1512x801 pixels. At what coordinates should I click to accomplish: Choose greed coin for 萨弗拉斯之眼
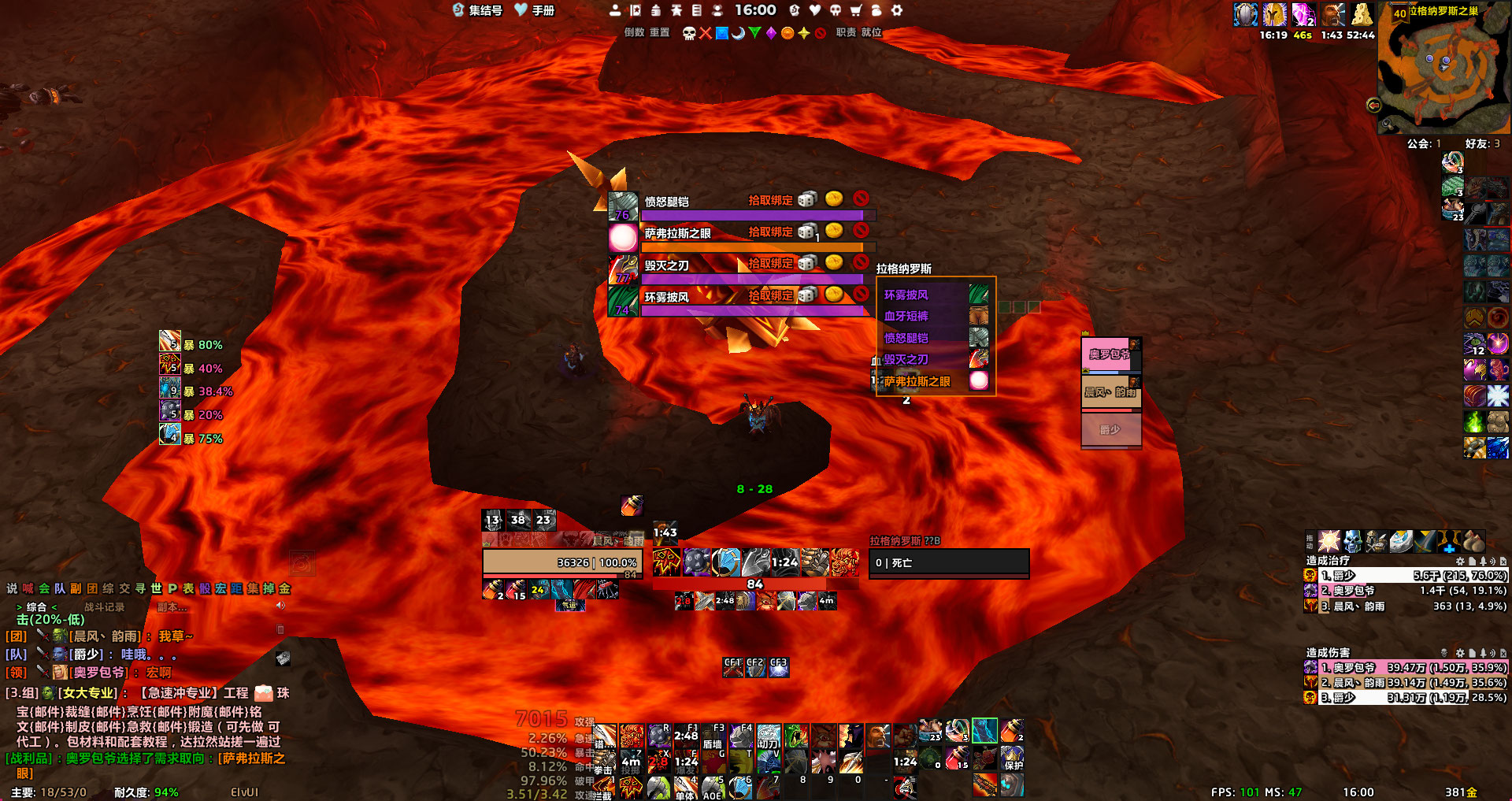coord(834,231)
